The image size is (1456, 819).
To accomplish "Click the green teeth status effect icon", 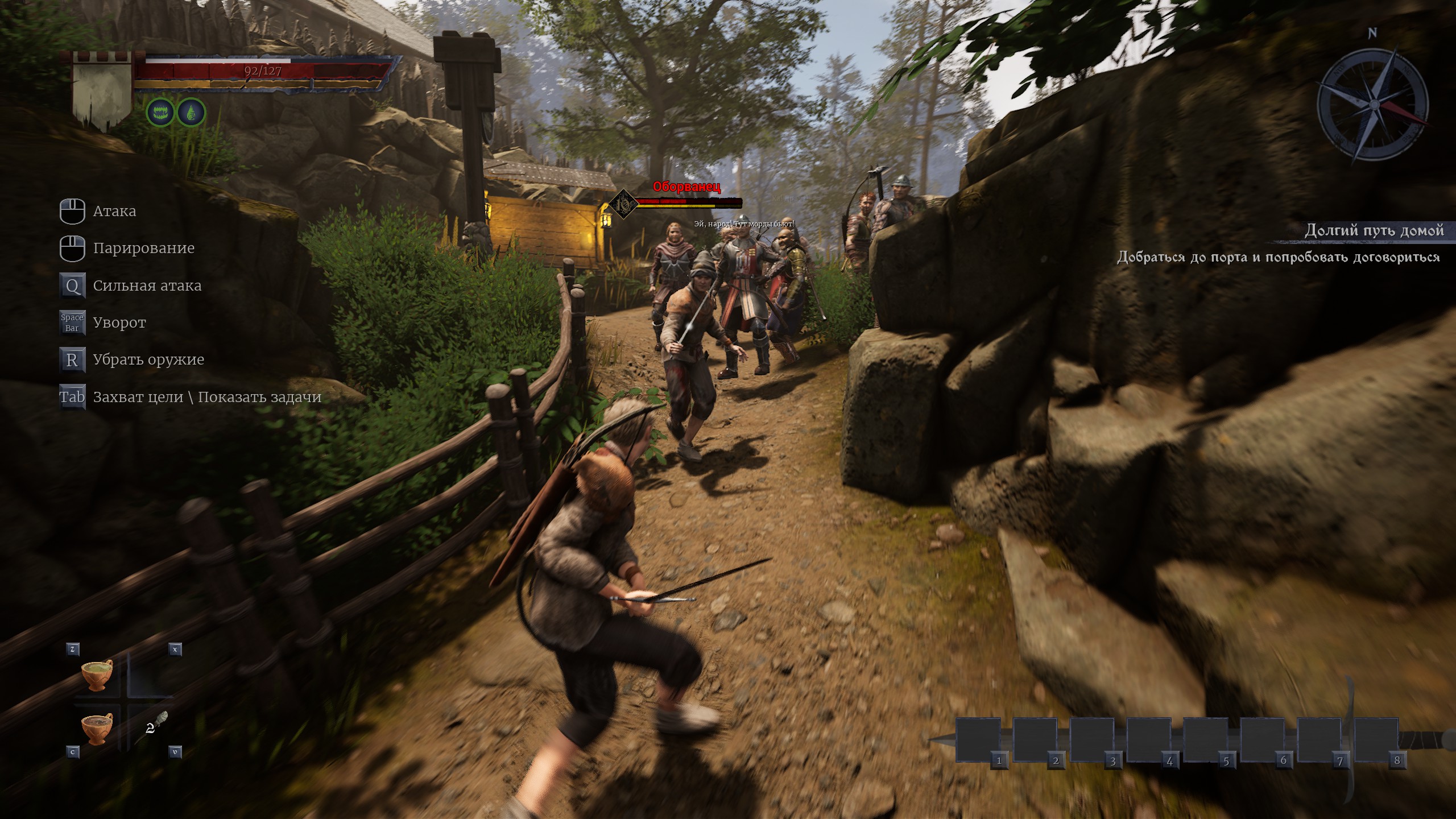I will 160,113.
